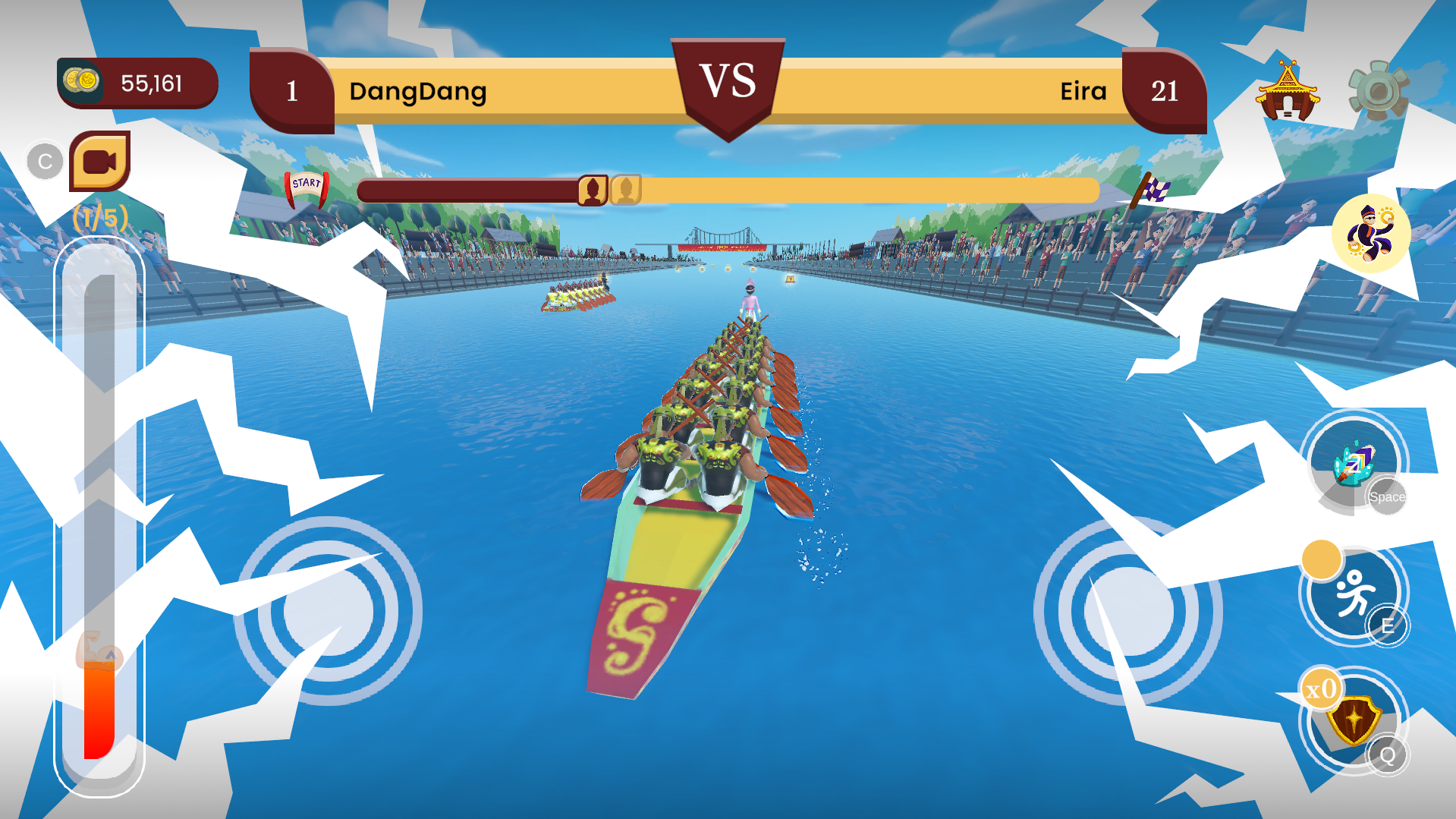Toggle the camera view switch
Viewport: 1456px width, 819px height.
(102, 161)
